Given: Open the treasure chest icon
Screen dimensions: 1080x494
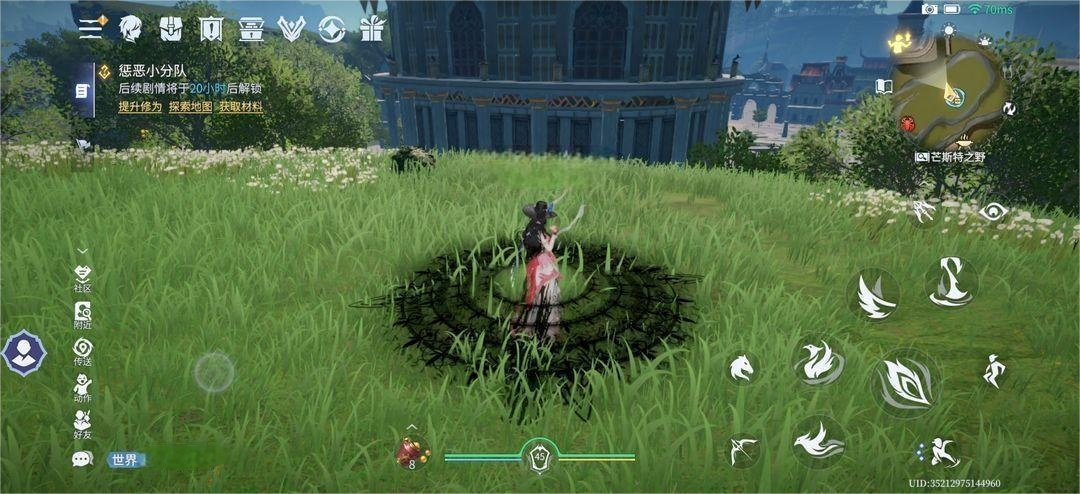Looking at the screenshot, I should [251, 28].
